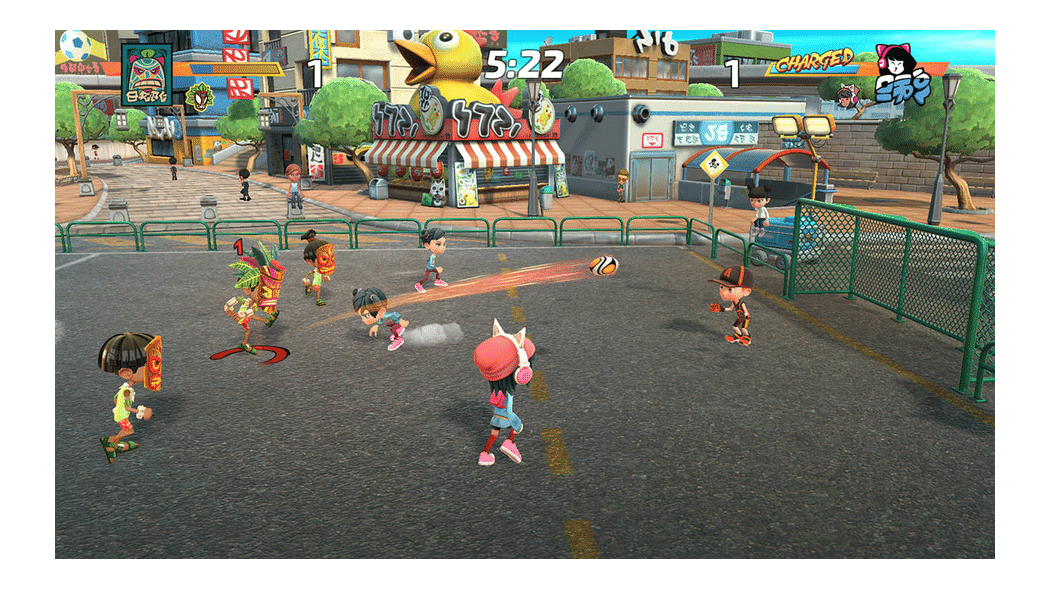Click the tiki mask team emblem

coord(146,73)
